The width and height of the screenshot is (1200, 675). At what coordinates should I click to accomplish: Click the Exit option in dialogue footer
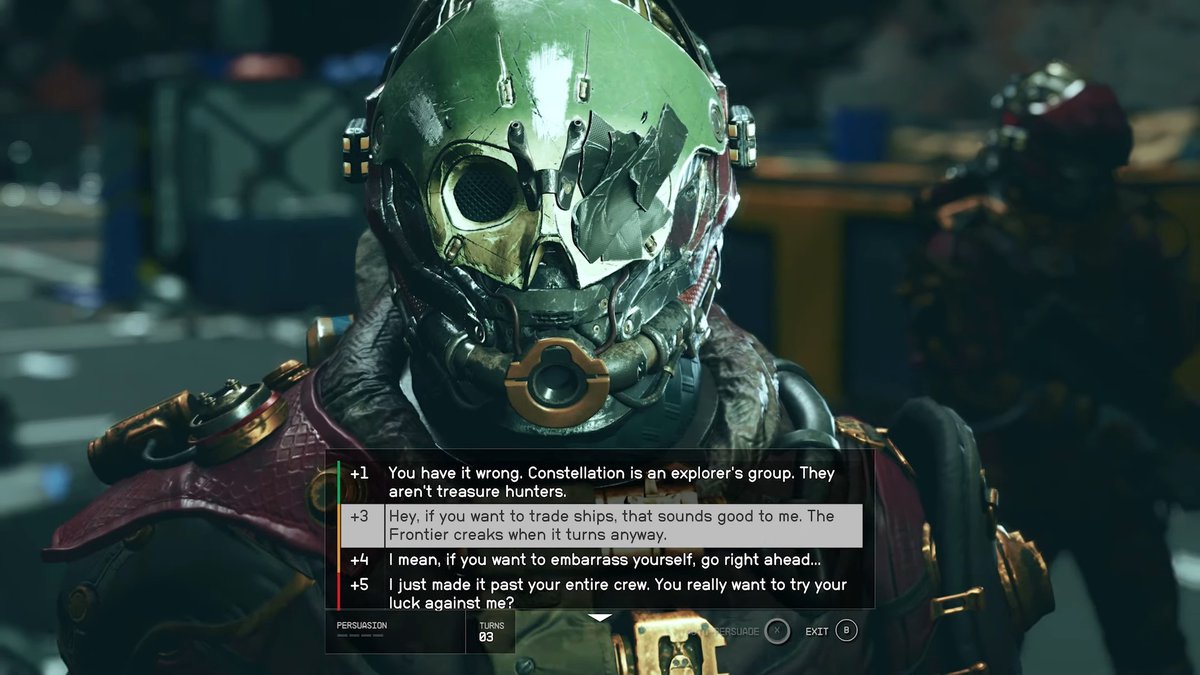click(x=832, y=631)
